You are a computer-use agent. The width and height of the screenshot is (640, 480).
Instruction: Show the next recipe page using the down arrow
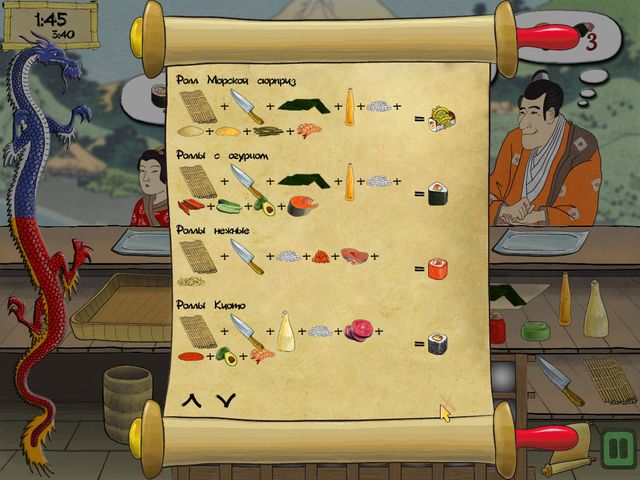pyautogui.click(x=226, y=401)
